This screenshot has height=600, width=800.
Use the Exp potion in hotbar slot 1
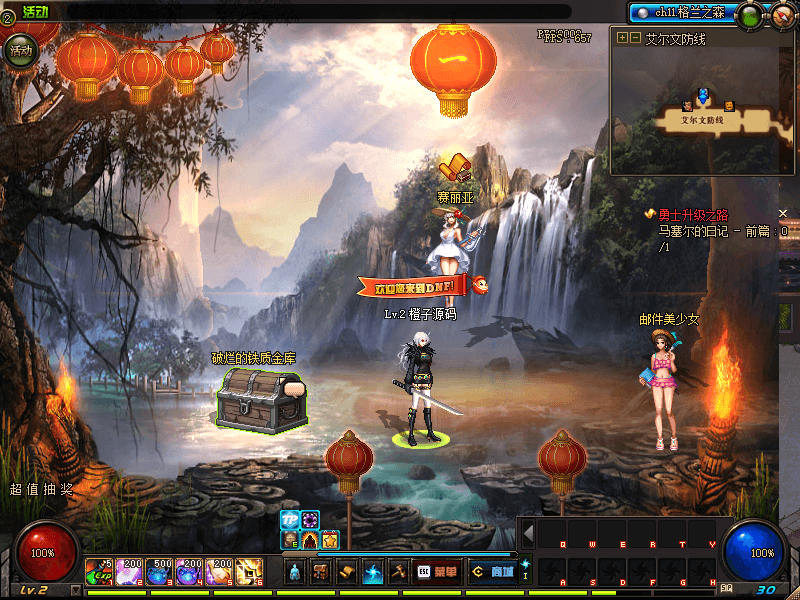pyautogui.click(x=99, y=571)
